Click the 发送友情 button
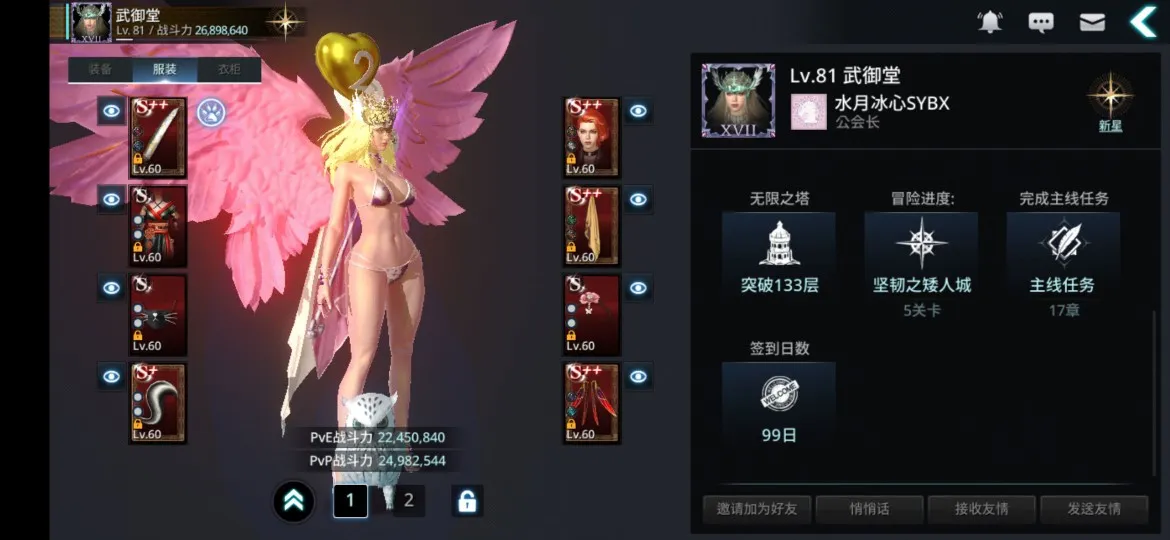This screenshot has width=1170, height=540. [1093, 509]
